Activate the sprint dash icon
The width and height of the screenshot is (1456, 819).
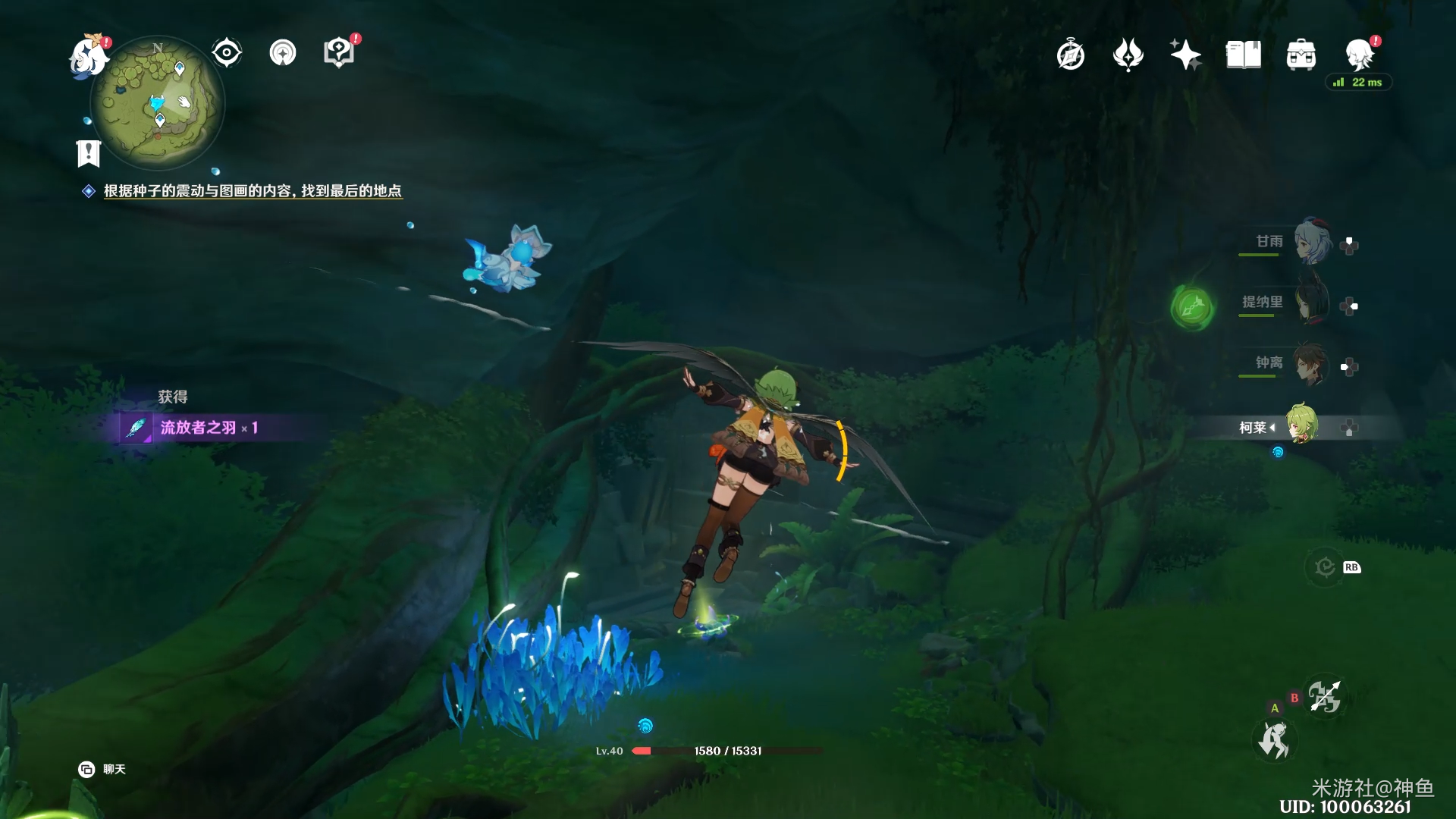(1274, 741)
